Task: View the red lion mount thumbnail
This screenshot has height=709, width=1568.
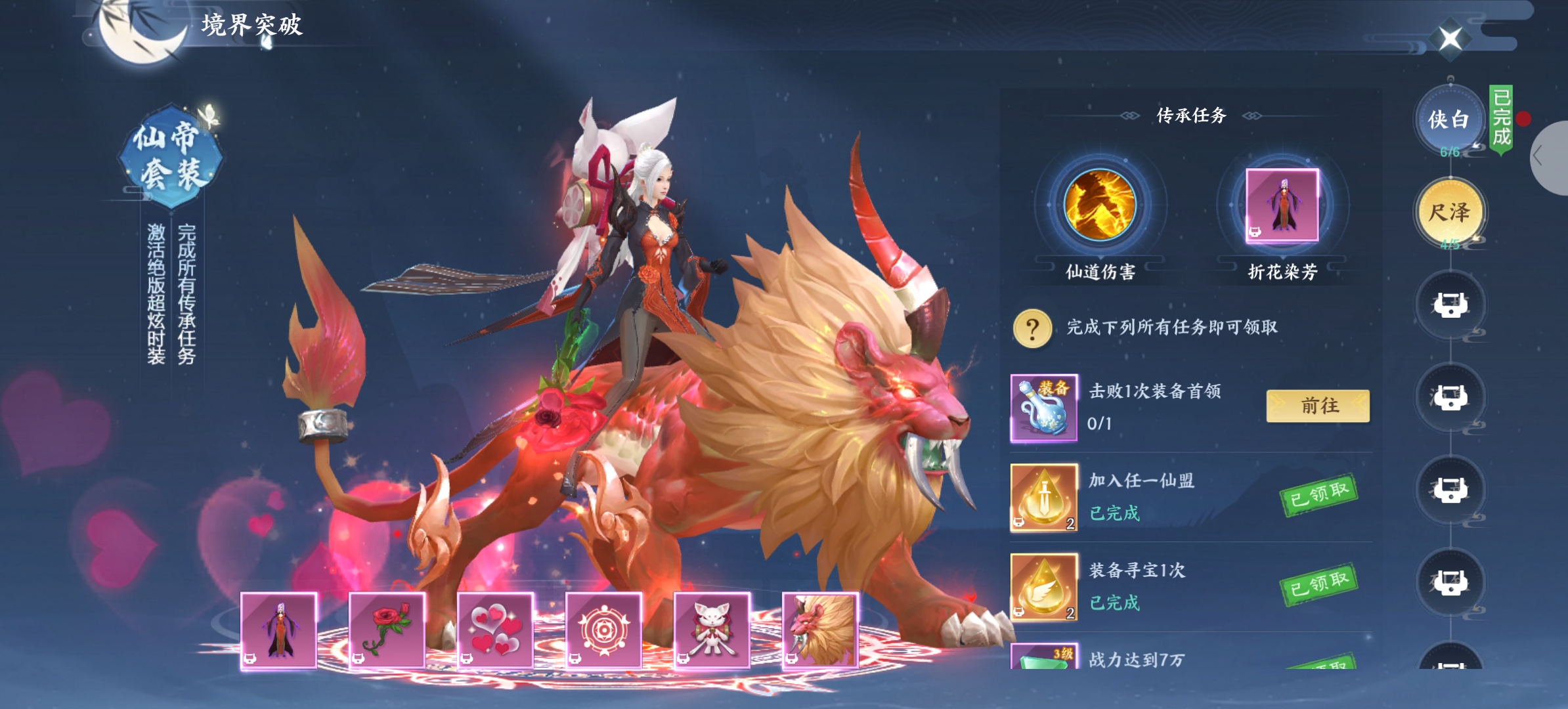Action: pyautogui.click(x=820, y=630)
